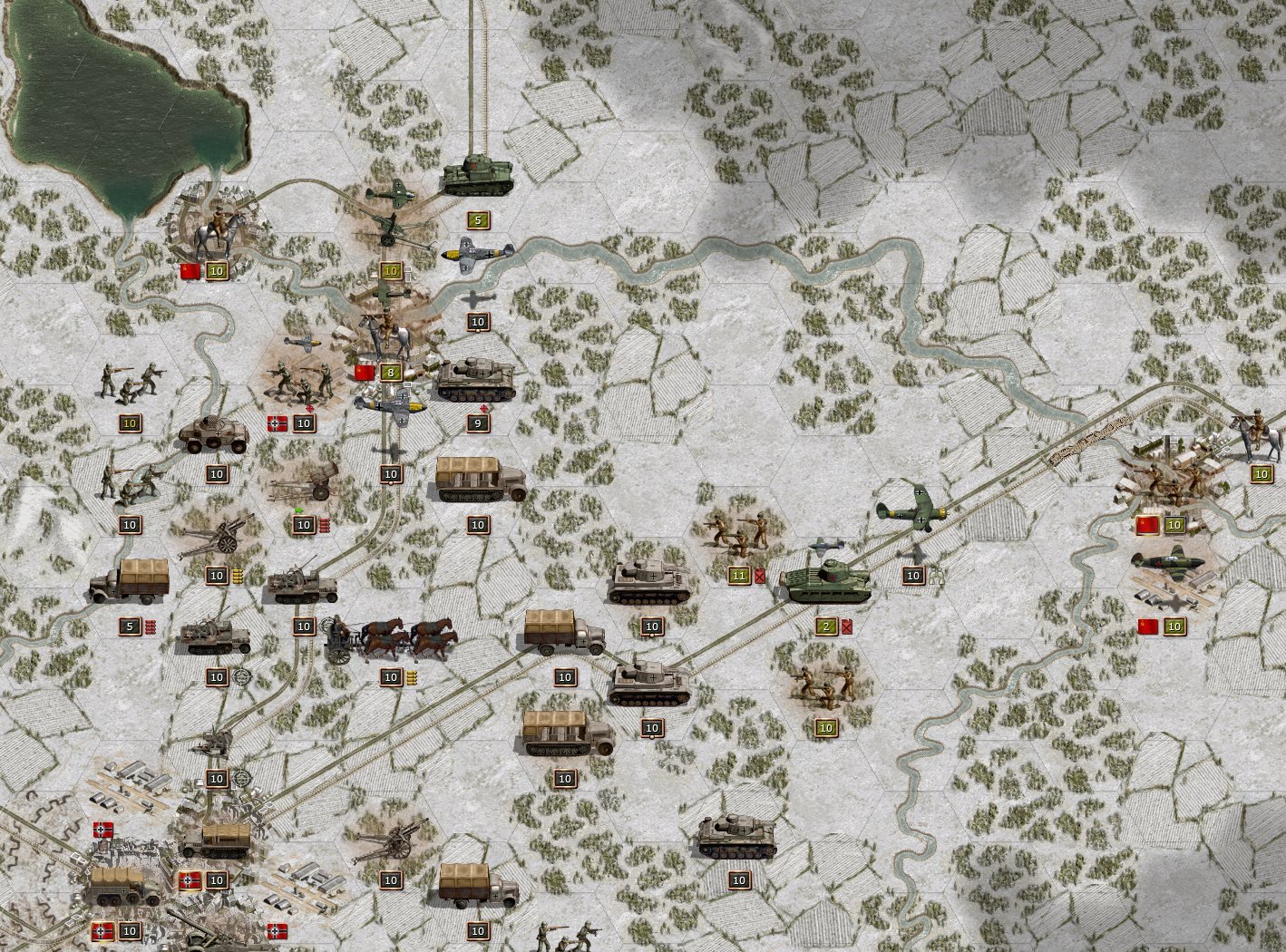Click the white suppression marker under the 8 badge
Screen dimensions: 1286x952
[x=407, y=385]
